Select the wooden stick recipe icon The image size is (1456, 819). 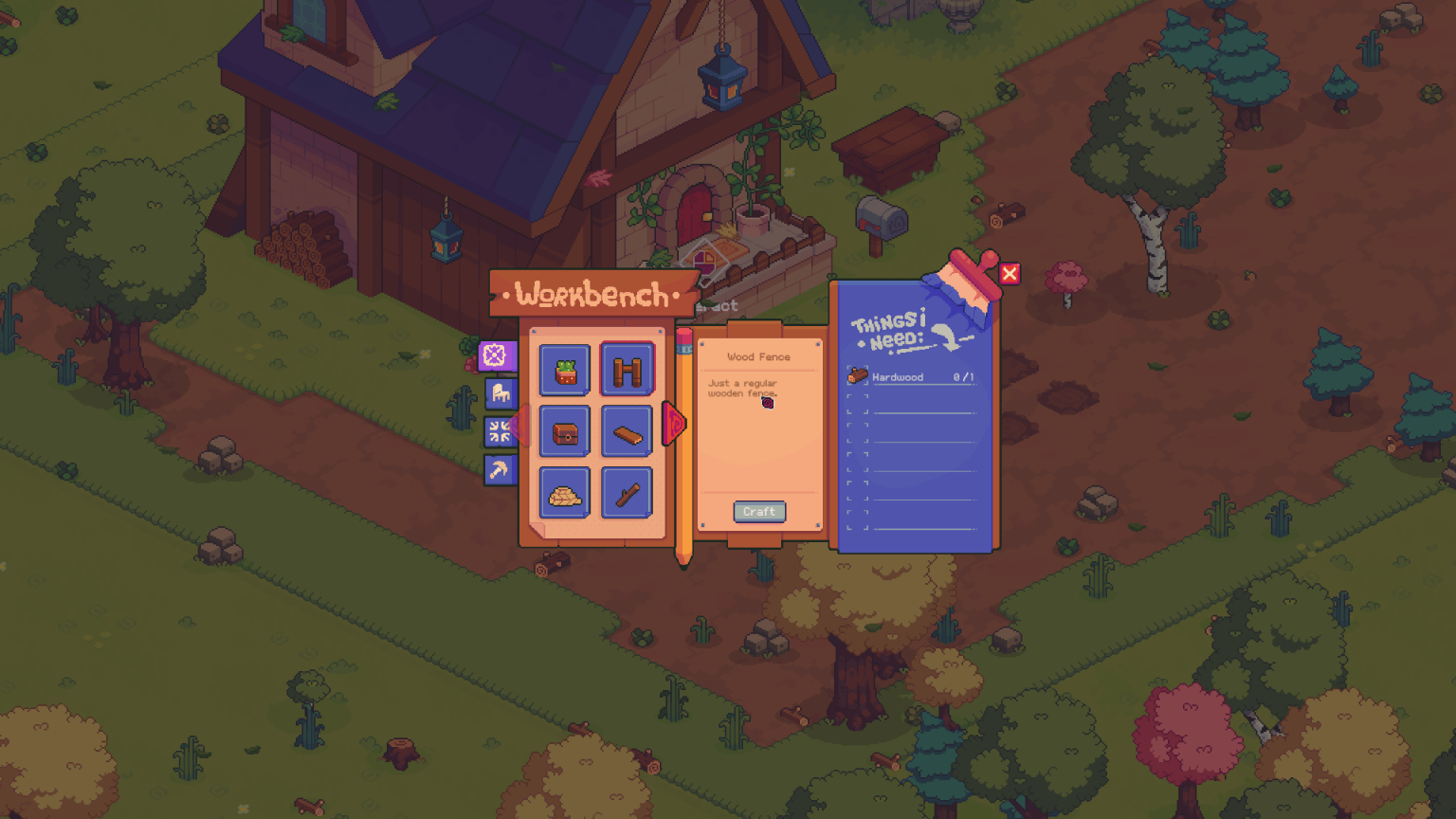point(627,494)
